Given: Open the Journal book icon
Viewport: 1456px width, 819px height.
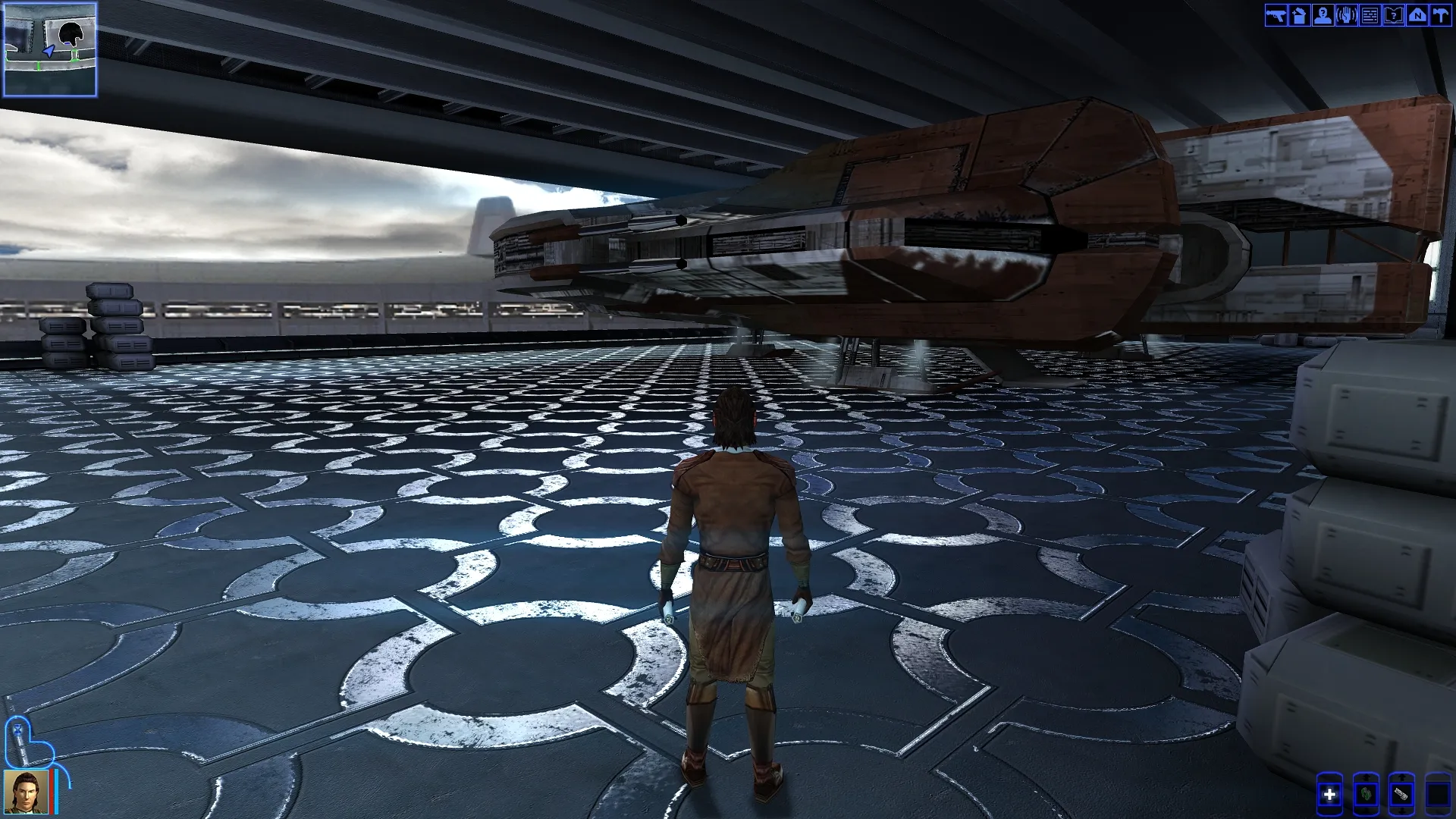Looking at the screenshot, I should [x=1393, y=15].
